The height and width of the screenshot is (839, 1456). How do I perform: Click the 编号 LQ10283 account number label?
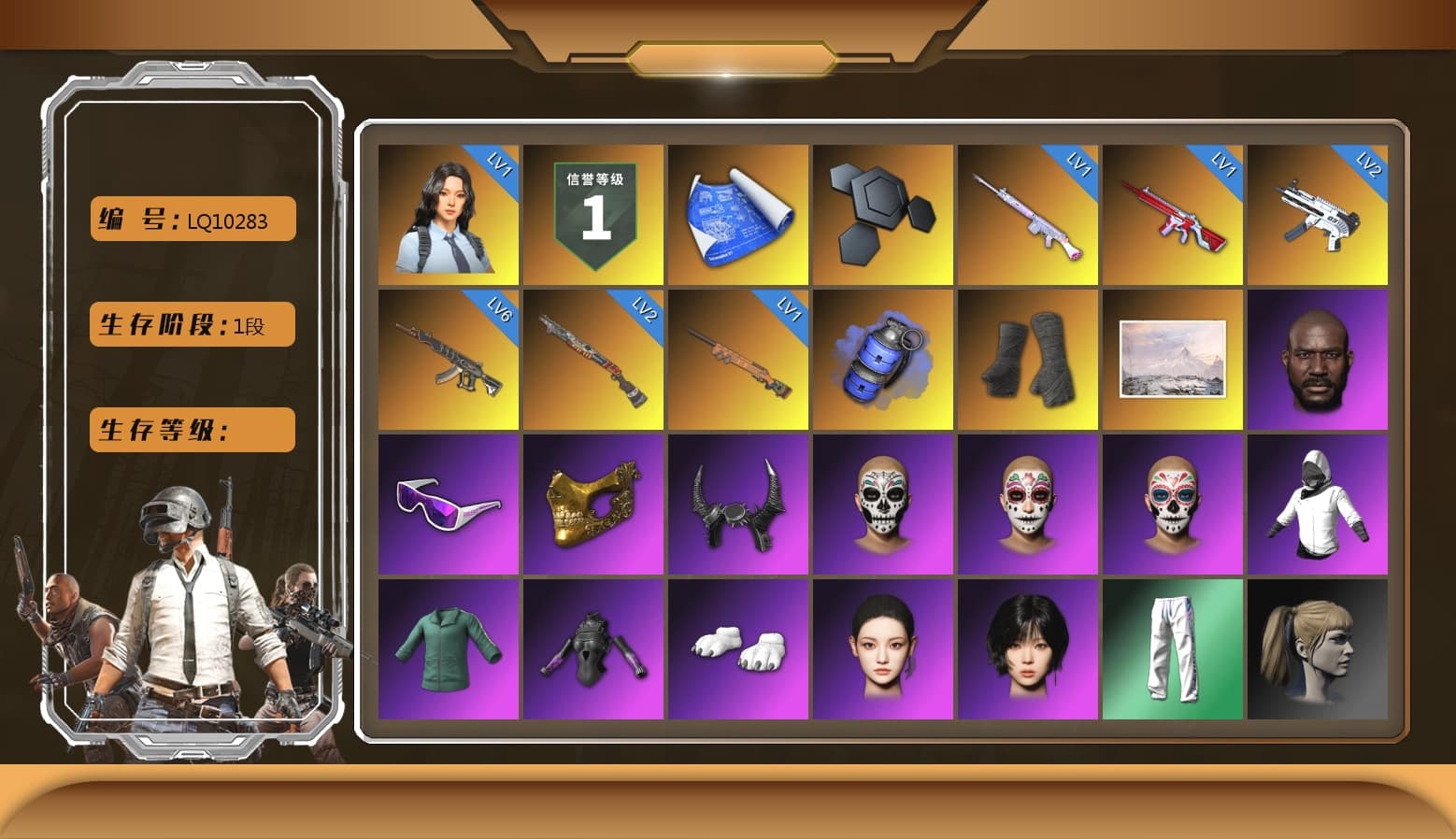[x=191, y=219]
